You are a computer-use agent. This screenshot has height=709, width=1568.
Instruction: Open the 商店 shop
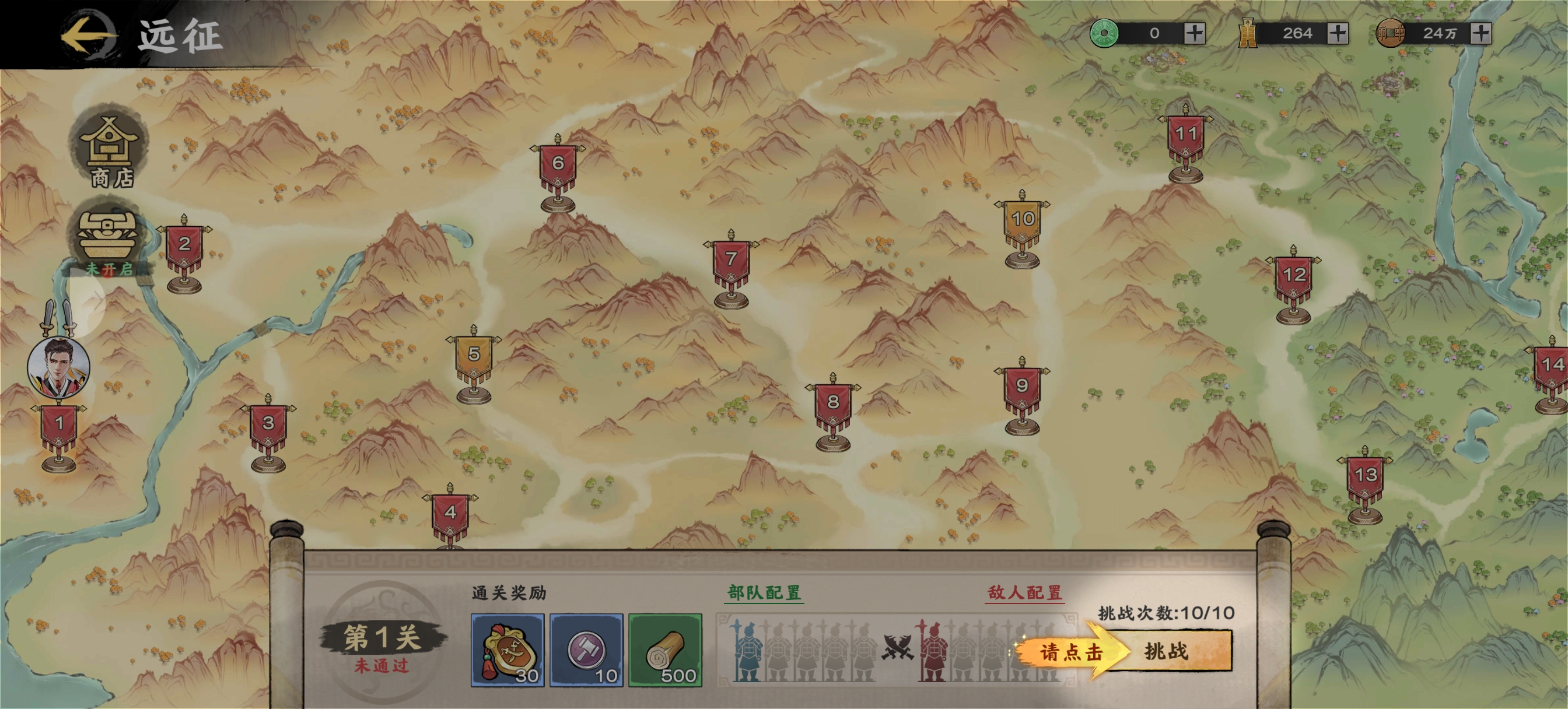(110, 150)
